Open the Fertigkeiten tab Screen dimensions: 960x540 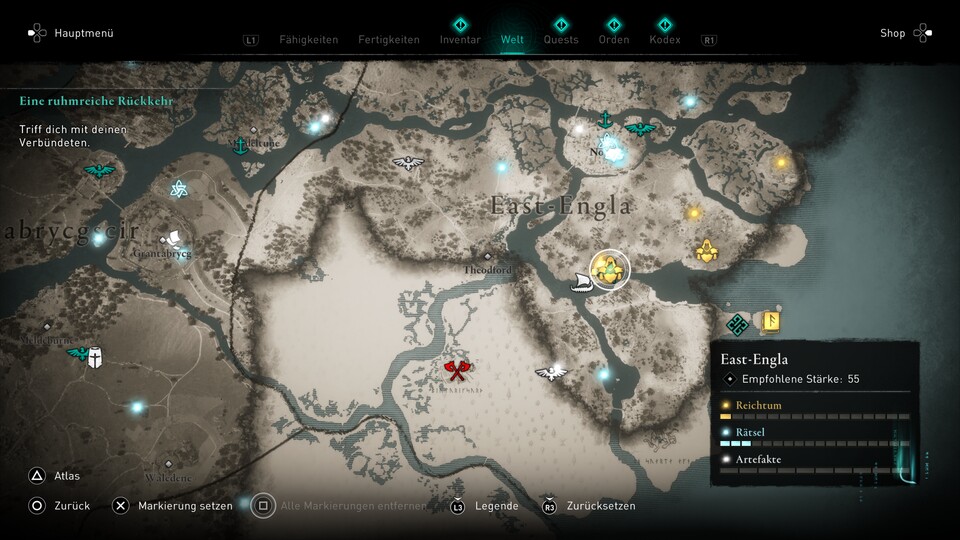point(389,40)
